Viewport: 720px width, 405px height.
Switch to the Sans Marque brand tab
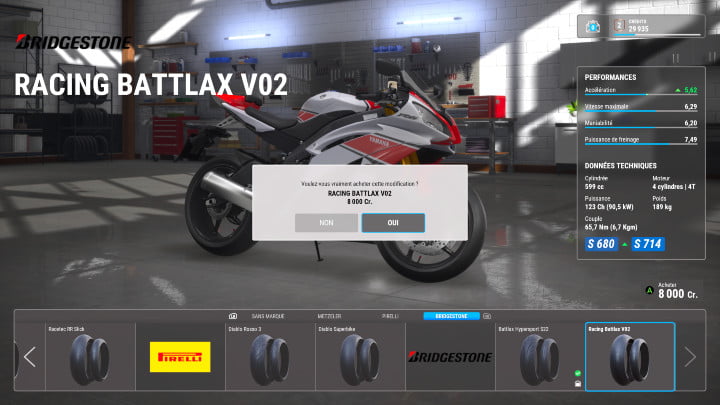[x=270, y=315]
